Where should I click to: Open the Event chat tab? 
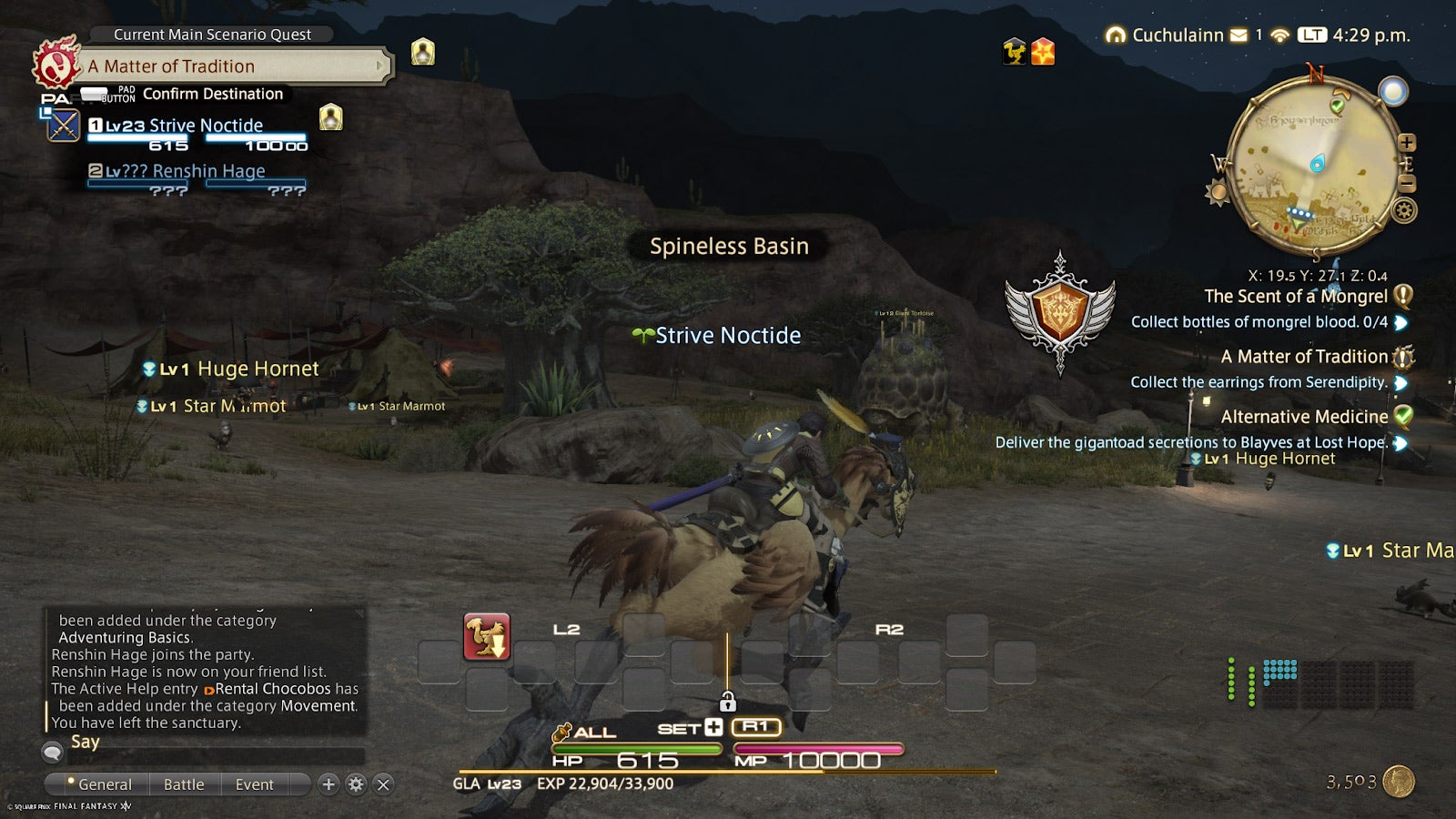tap(254, 784)
